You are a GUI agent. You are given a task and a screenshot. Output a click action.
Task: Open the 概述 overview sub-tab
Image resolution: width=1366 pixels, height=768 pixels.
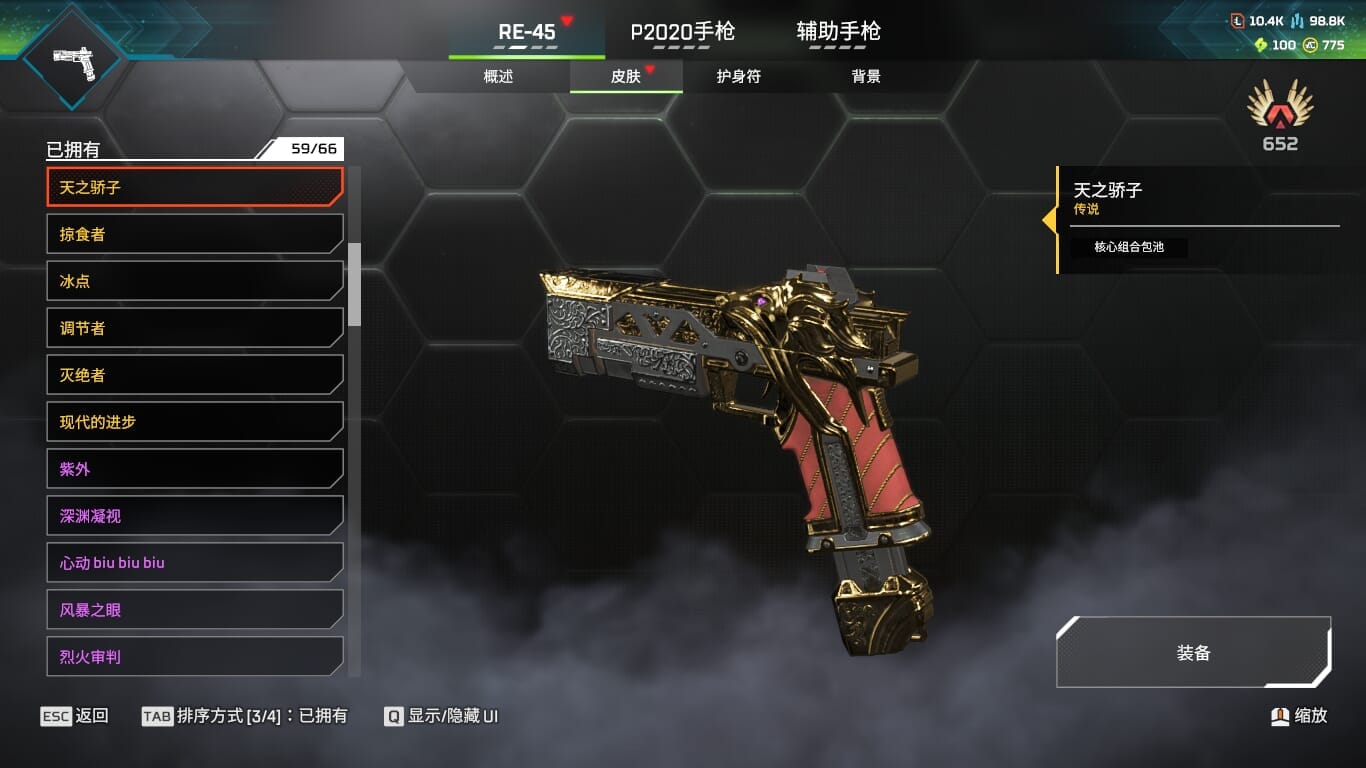[x=498, y=77]
